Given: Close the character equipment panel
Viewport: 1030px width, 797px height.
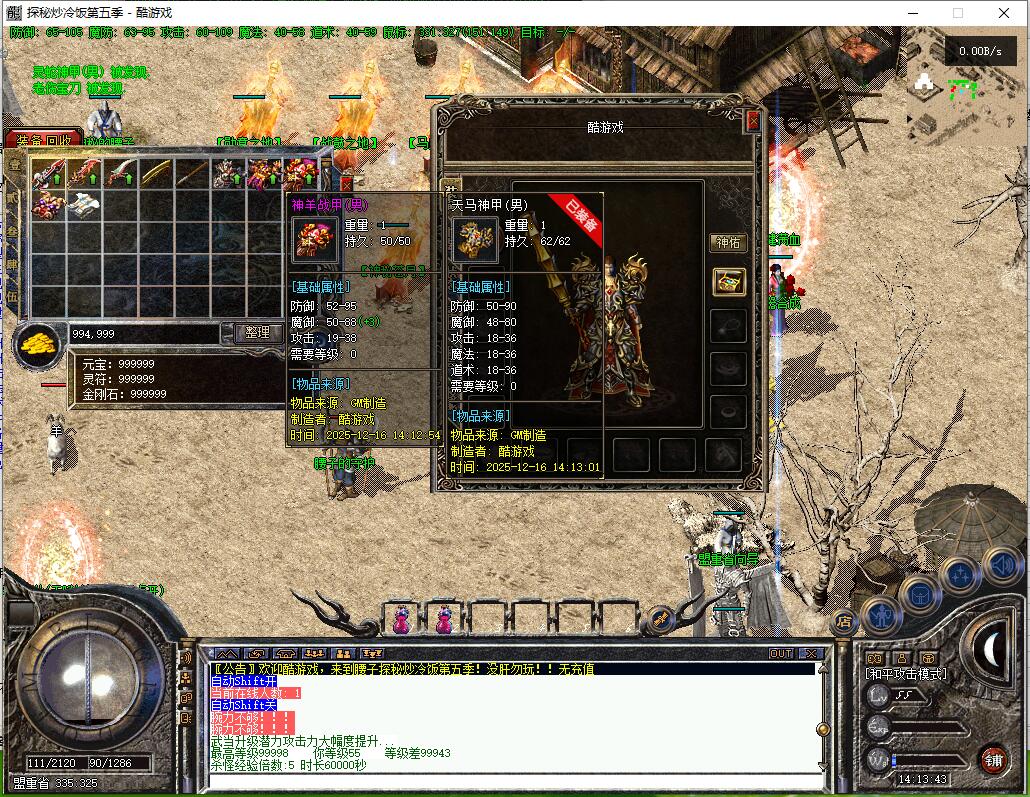Looking at the screenshot, I should [753, 121].
